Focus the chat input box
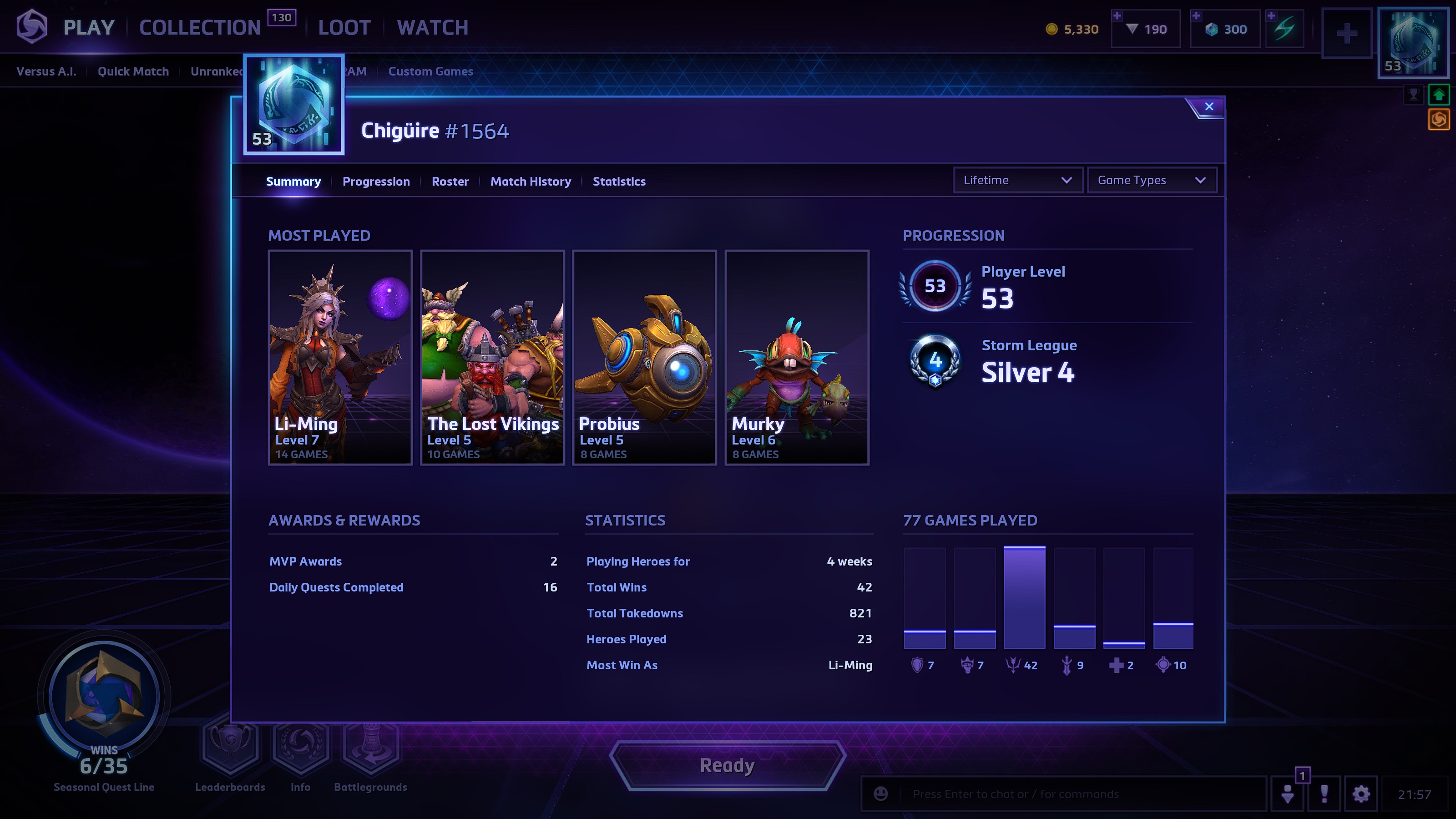 (1074, 794)
